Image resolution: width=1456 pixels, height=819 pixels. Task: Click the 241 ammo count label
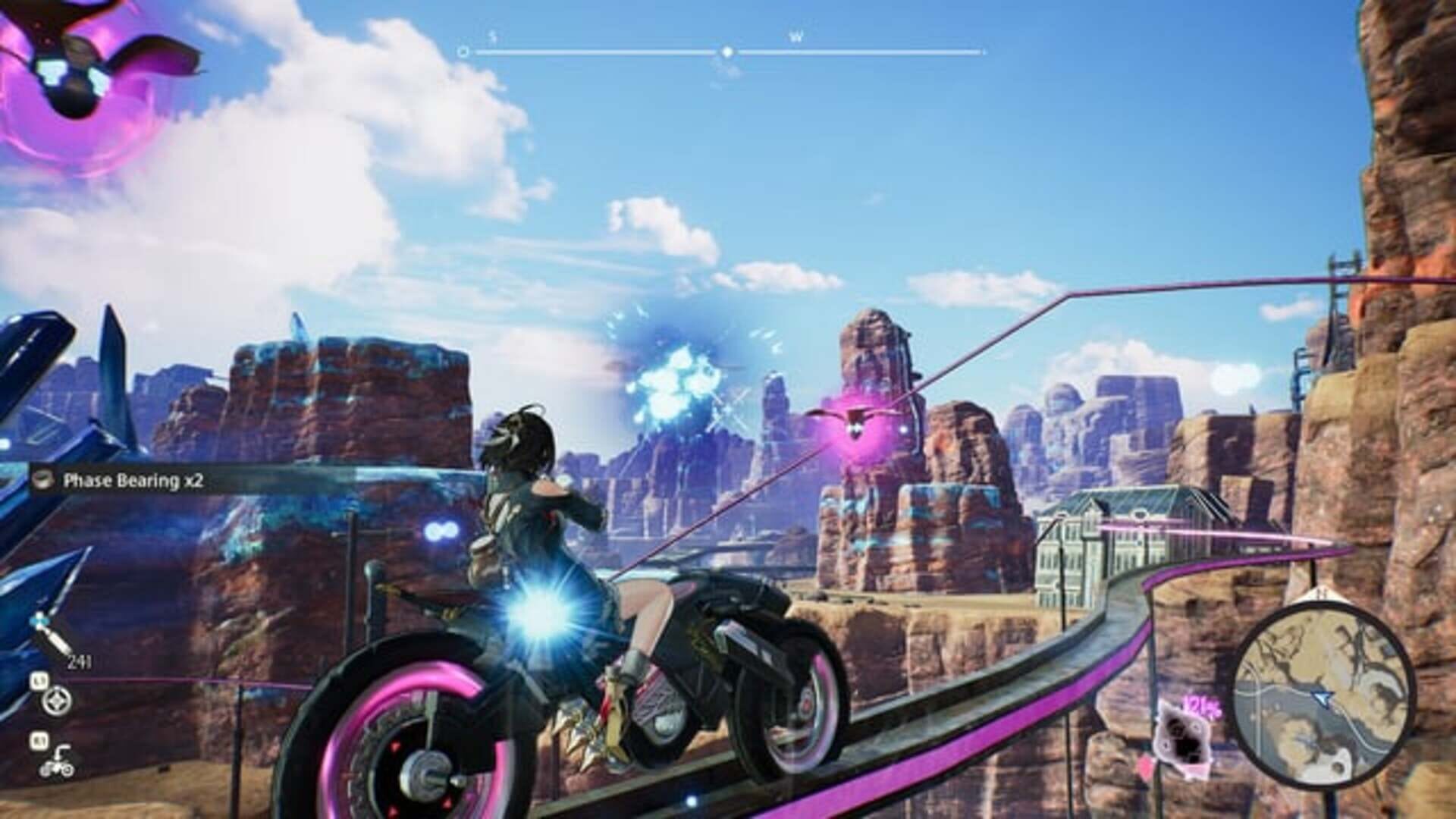click(x=80, y=661)
